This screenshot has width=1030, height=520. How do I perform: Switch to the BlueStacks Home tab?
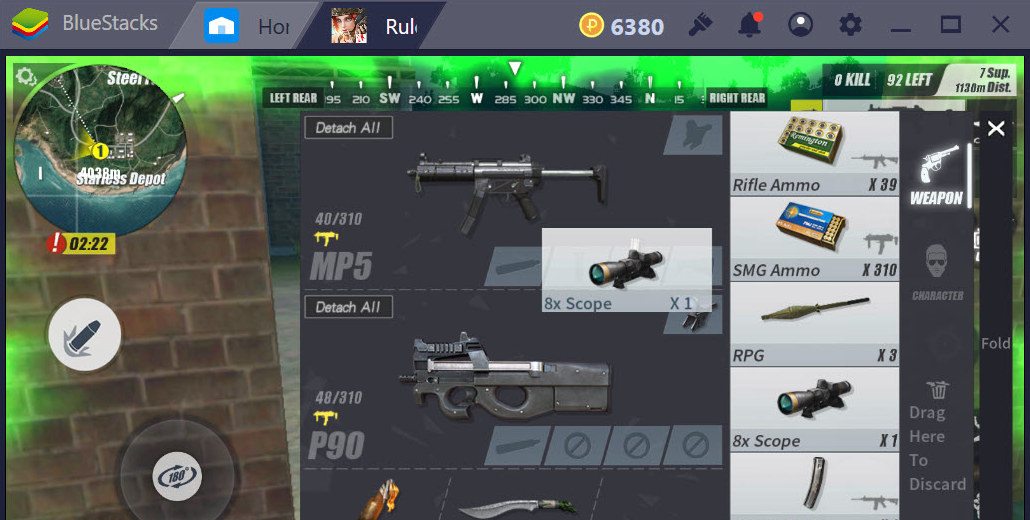tap(250, 26)
